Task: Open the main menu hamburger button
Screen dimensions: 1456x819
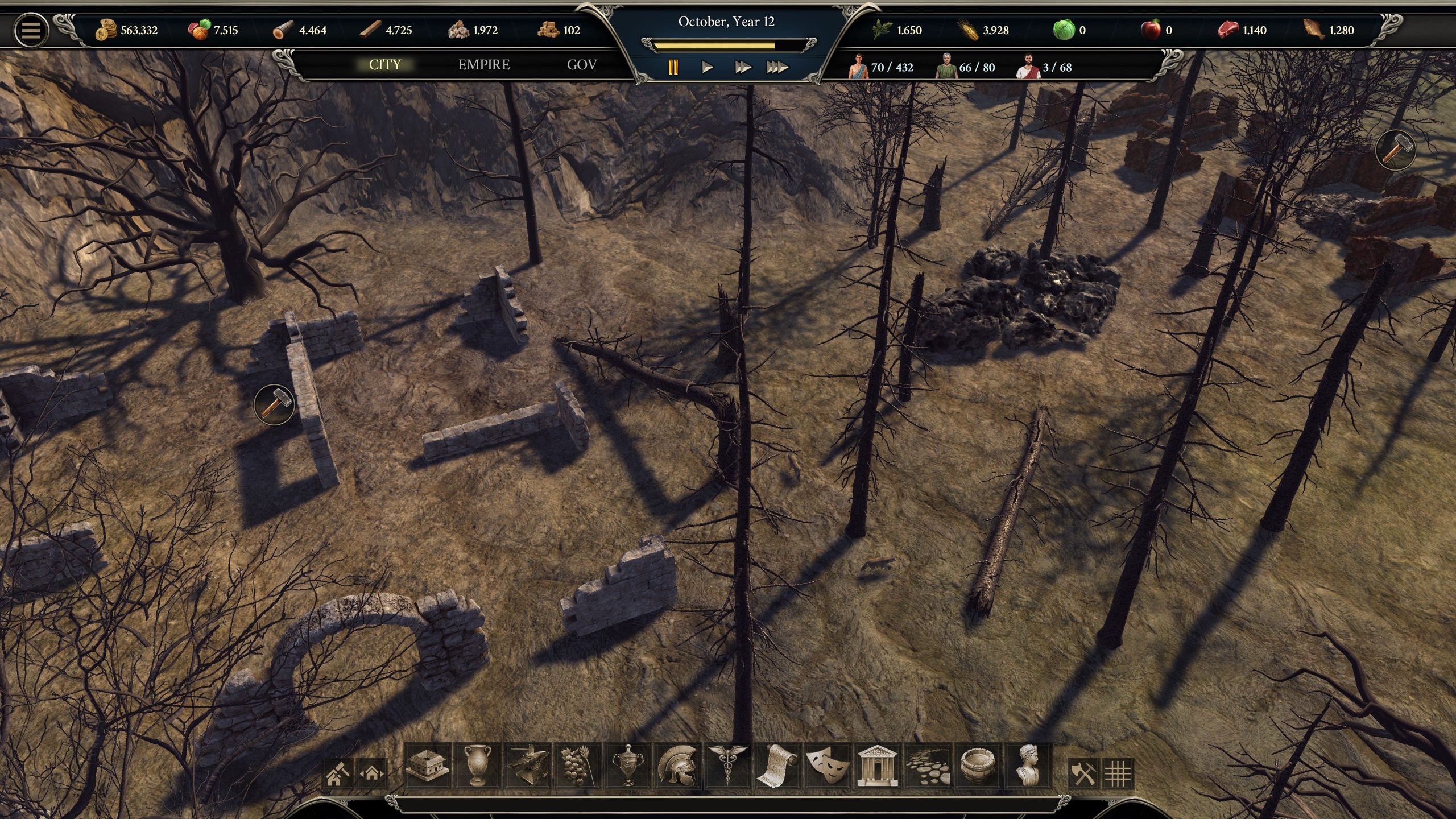Action: pyautogui.click(x=31, y=30)
